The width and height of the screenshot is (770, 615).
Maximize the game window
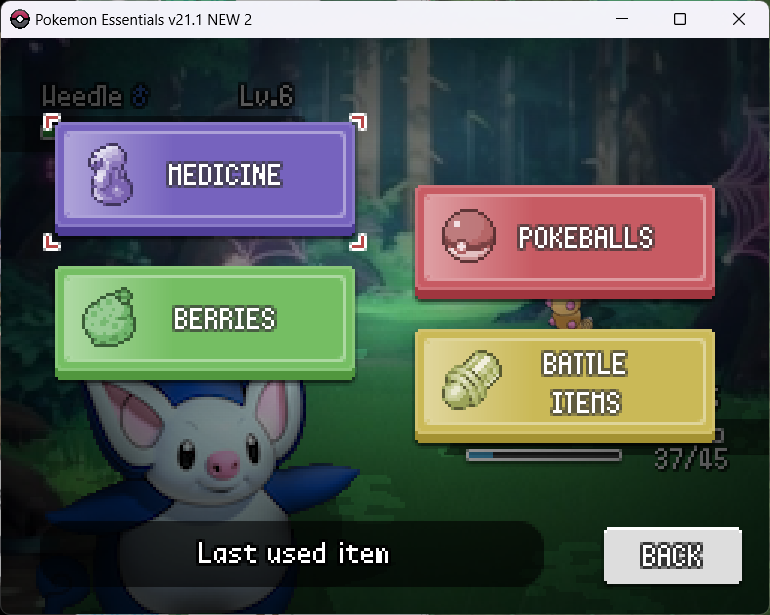click(x=680, y=19)
